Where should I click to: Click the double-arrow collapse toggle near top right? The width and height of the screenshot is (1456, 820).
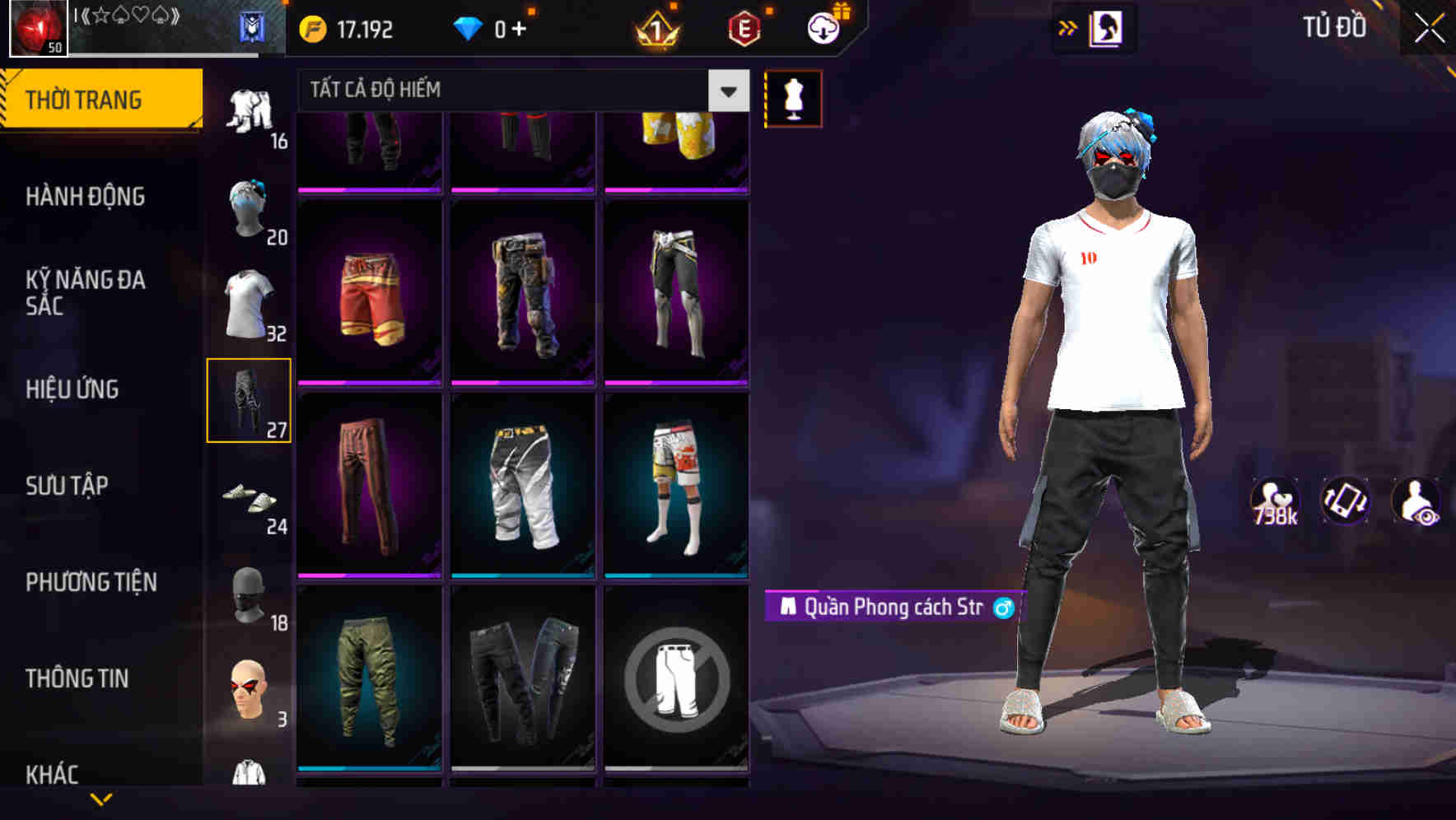1067,27
